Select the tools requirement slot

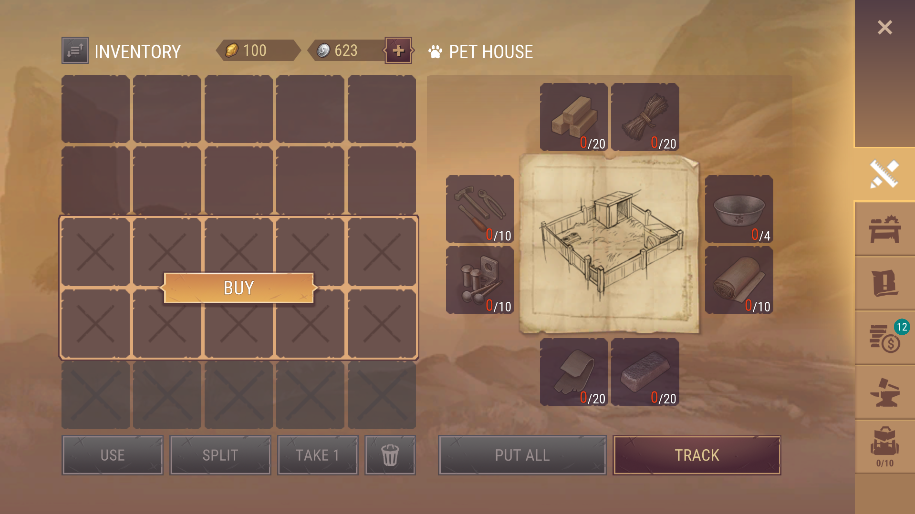(x=480, y=209)
